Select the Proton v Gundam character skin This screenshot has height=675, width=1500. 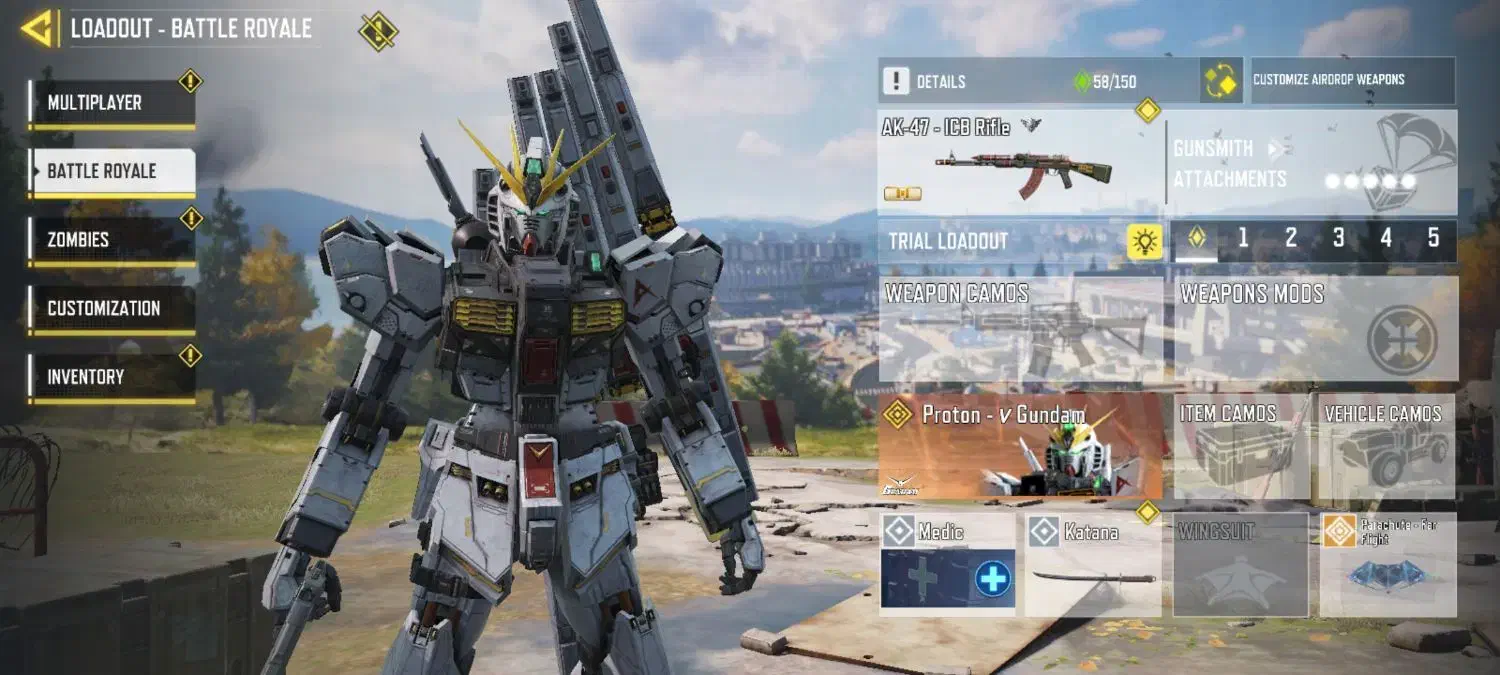pyautogui.click(x=1020, y=445)
